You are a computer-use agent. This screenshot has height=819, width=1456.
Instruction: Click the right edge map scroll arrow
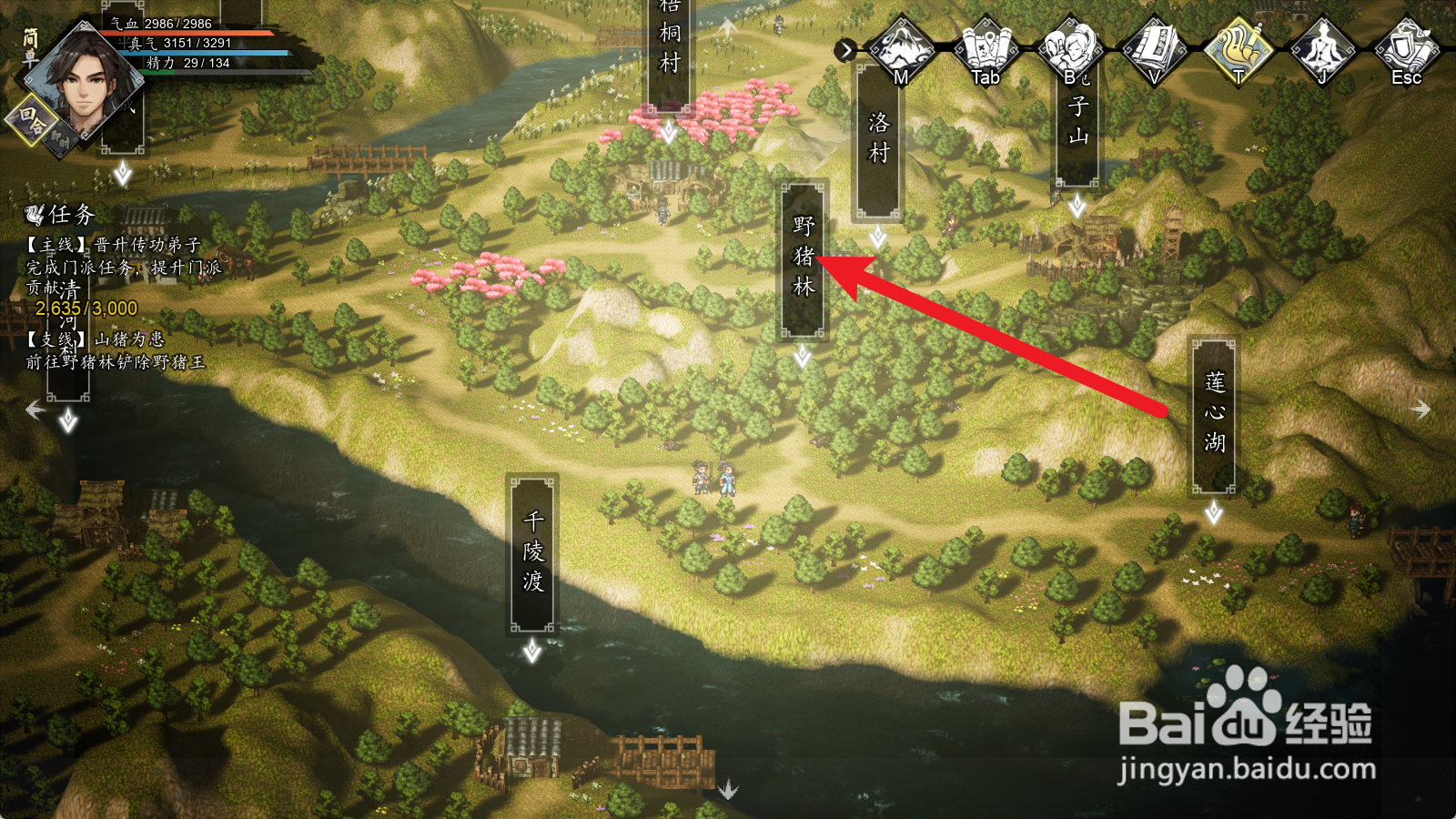point(1421,410)
